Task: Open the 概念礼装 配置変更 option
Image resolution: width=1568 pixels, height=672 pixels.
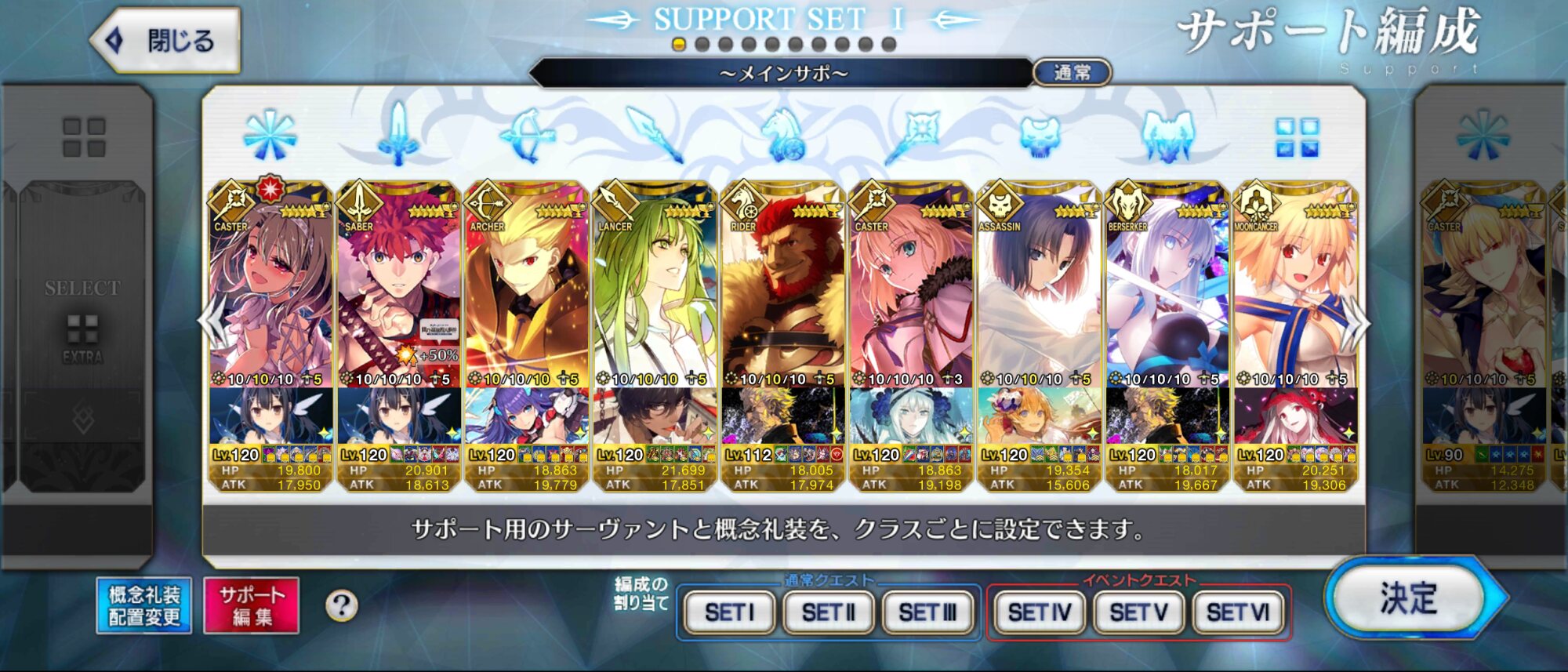Action: [144, 605]
